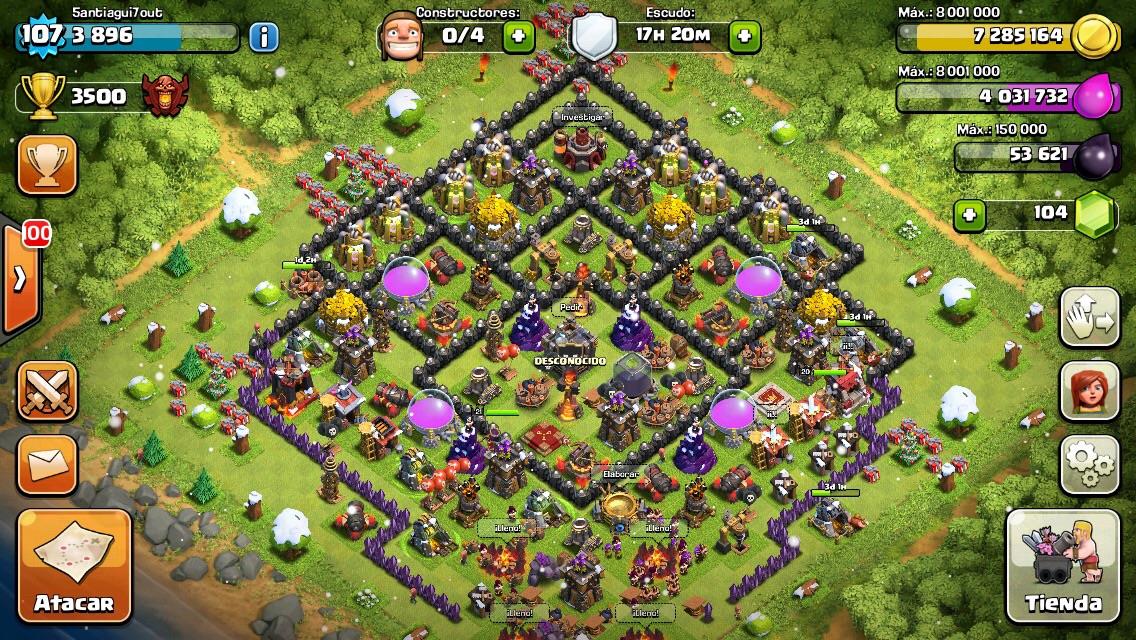Tap the Pedir troop request bubble
Viewport: 1136px width, 640px height.
coord(572,307)
